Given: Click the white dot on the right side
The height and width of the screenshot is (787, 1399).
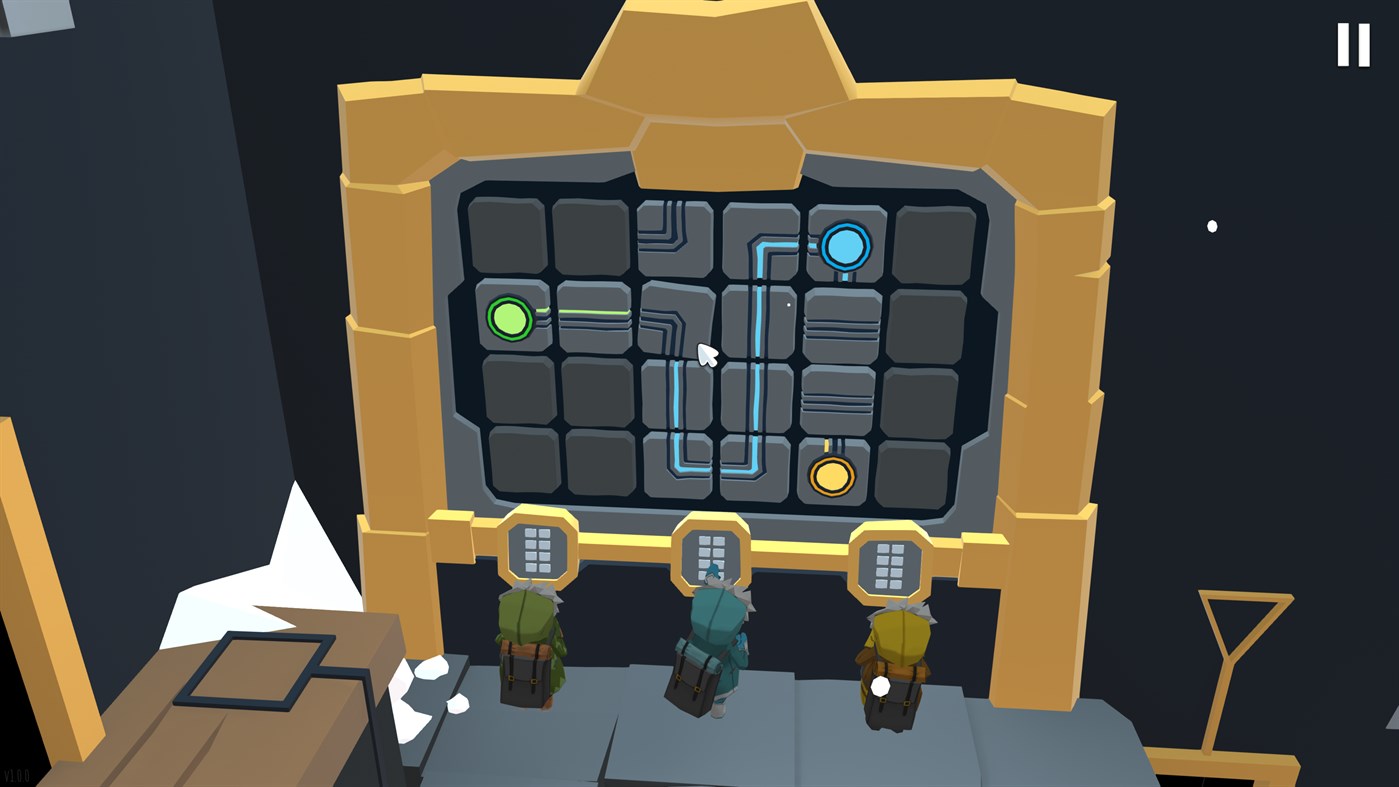Looking at the screenshot, I should coord(1212,226).
